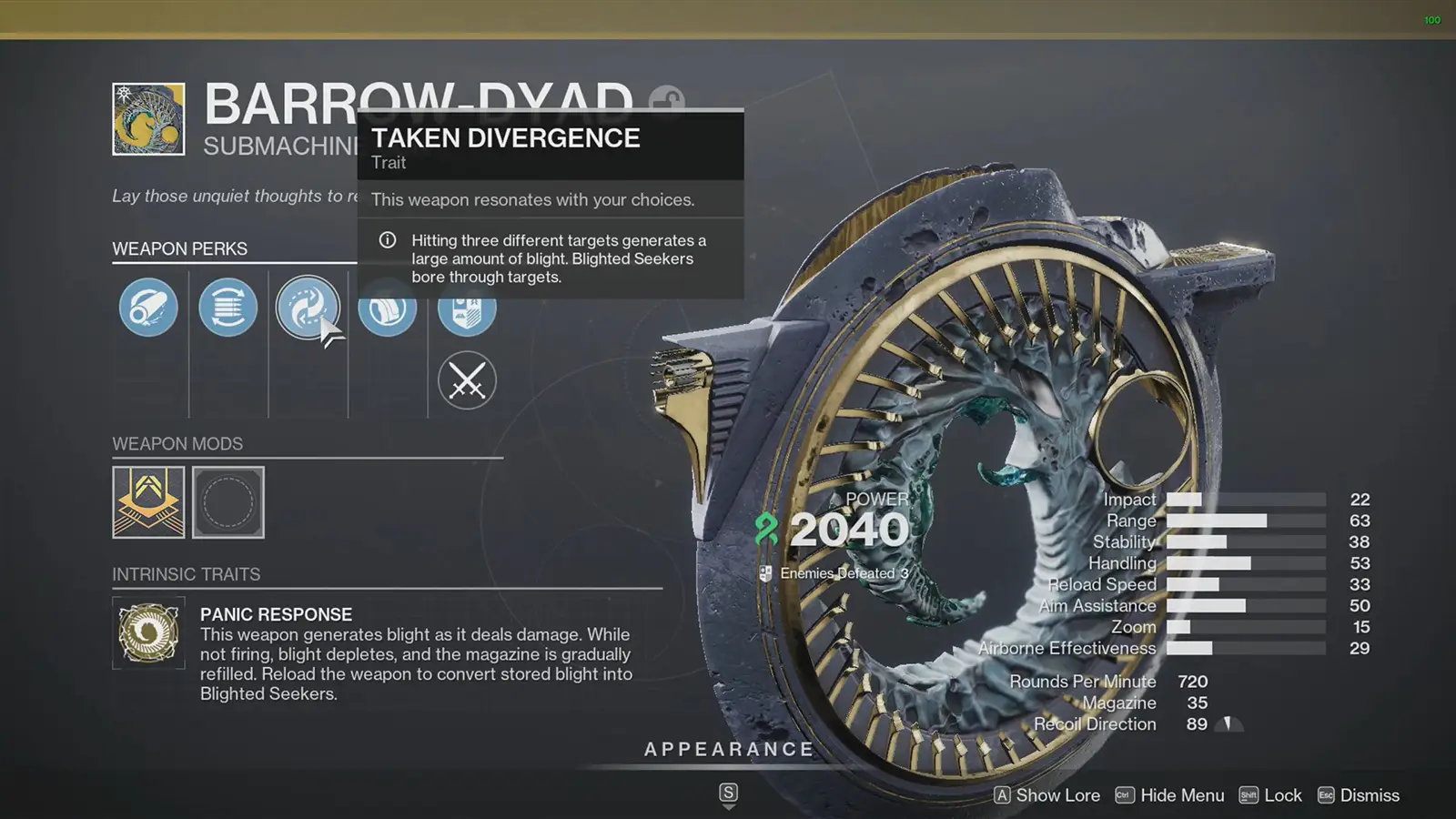Click the Recoil Direction indicator
The width and height of the screenshot is (1456, 819).
pos(1227,723)
